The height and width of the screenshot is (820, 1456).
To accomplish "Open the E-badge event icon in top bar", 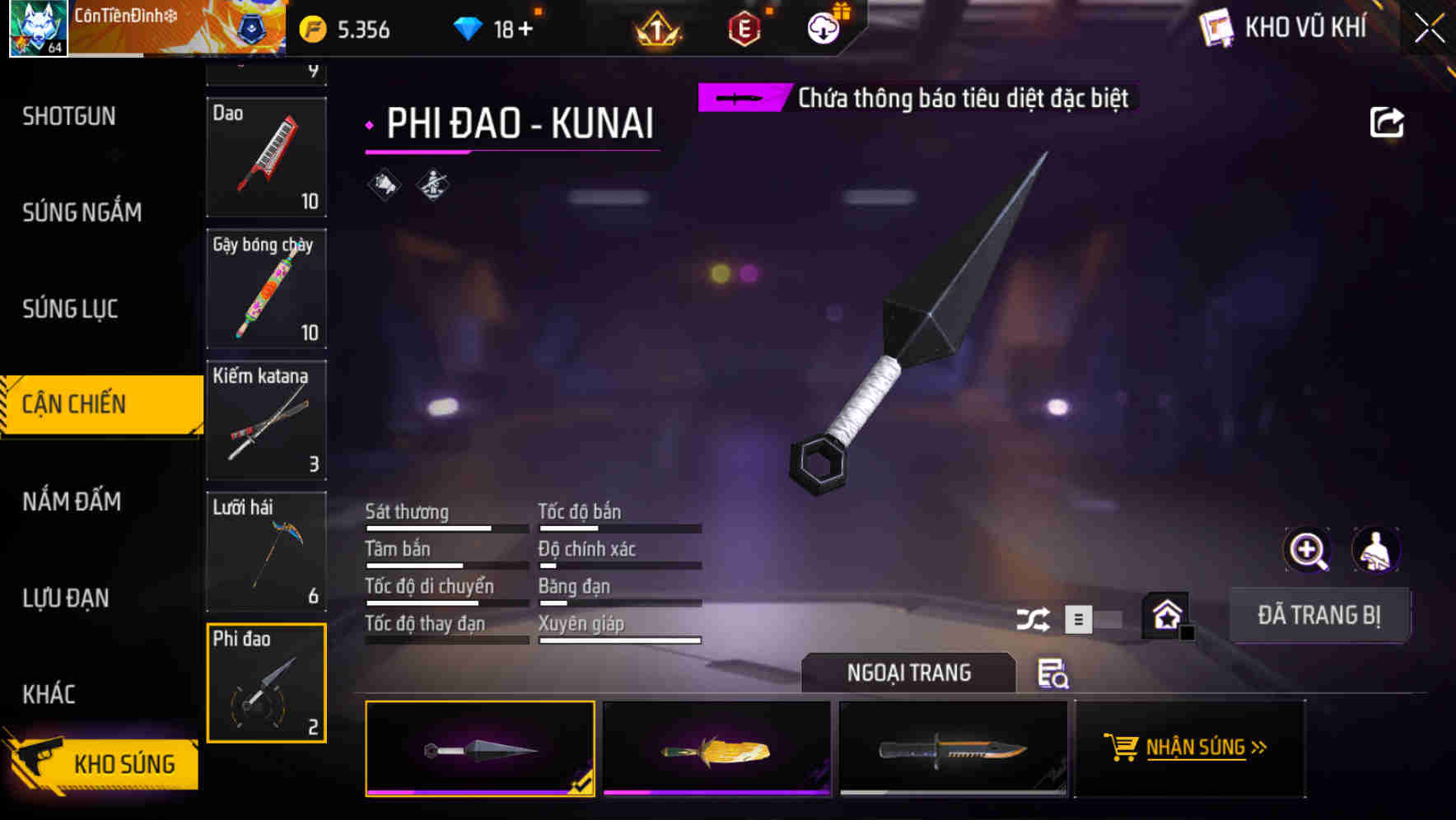I will tap(744, 29).
